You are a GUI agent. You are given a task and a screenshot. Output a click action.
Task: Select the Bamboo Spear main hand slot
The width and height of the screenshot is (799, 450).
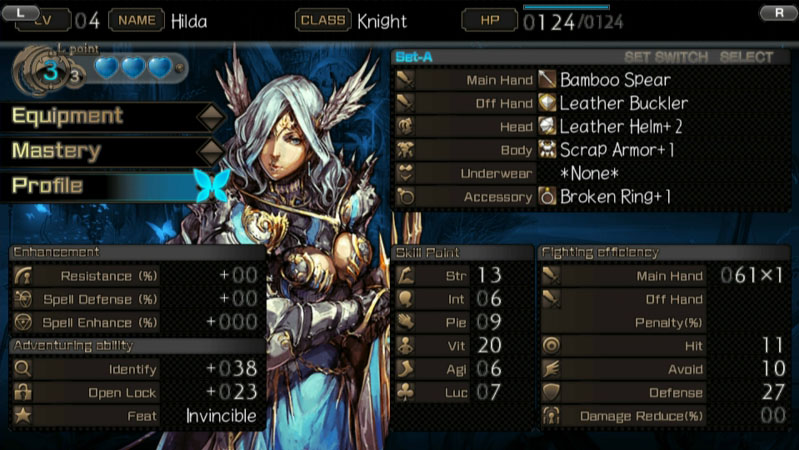614,80
